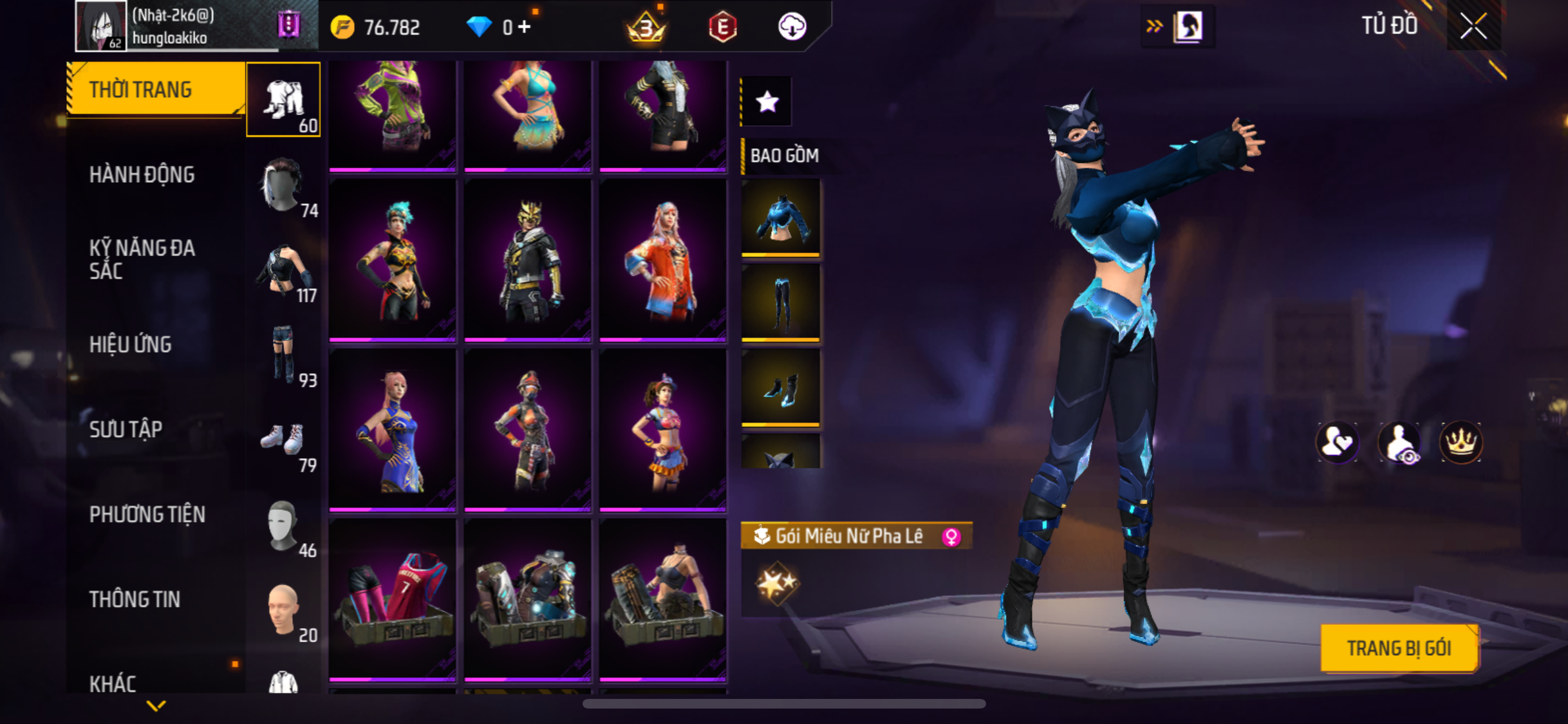Select the blue boots item slot
The width and height of the screenshot is (1568, 724).
pos(781,387)
